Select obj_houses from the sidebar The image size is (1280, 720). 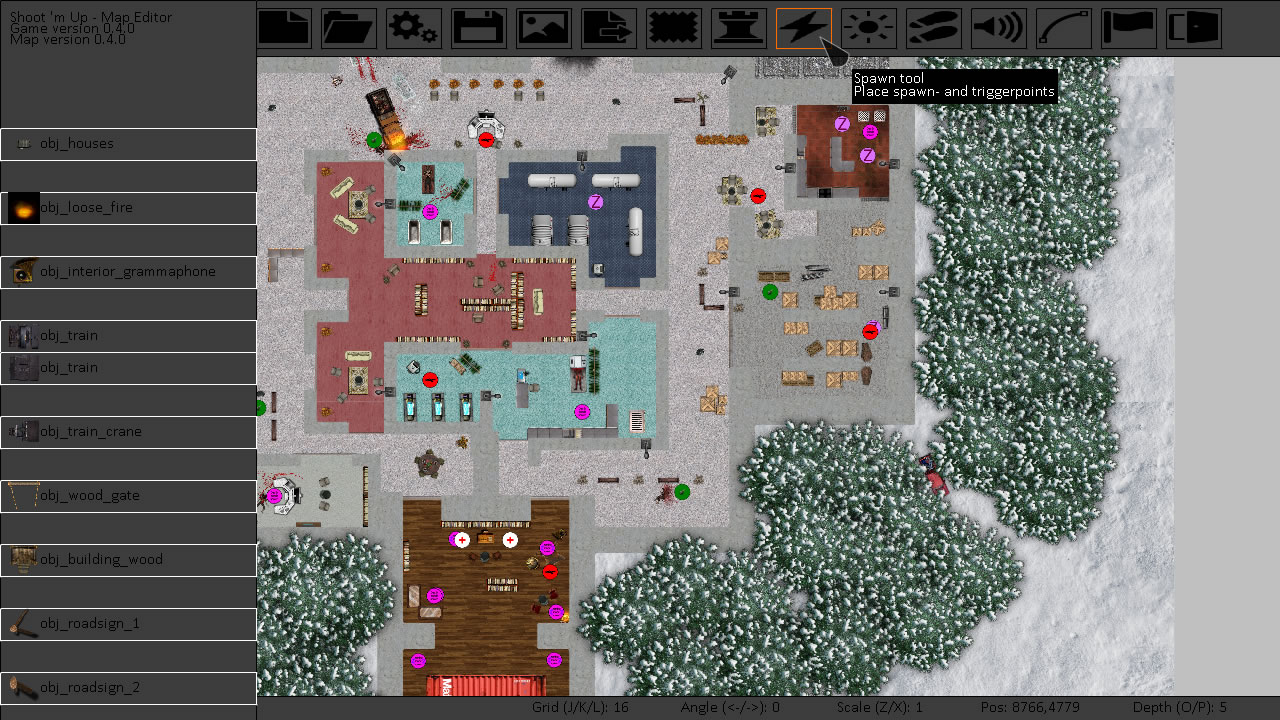pos(128,144)
